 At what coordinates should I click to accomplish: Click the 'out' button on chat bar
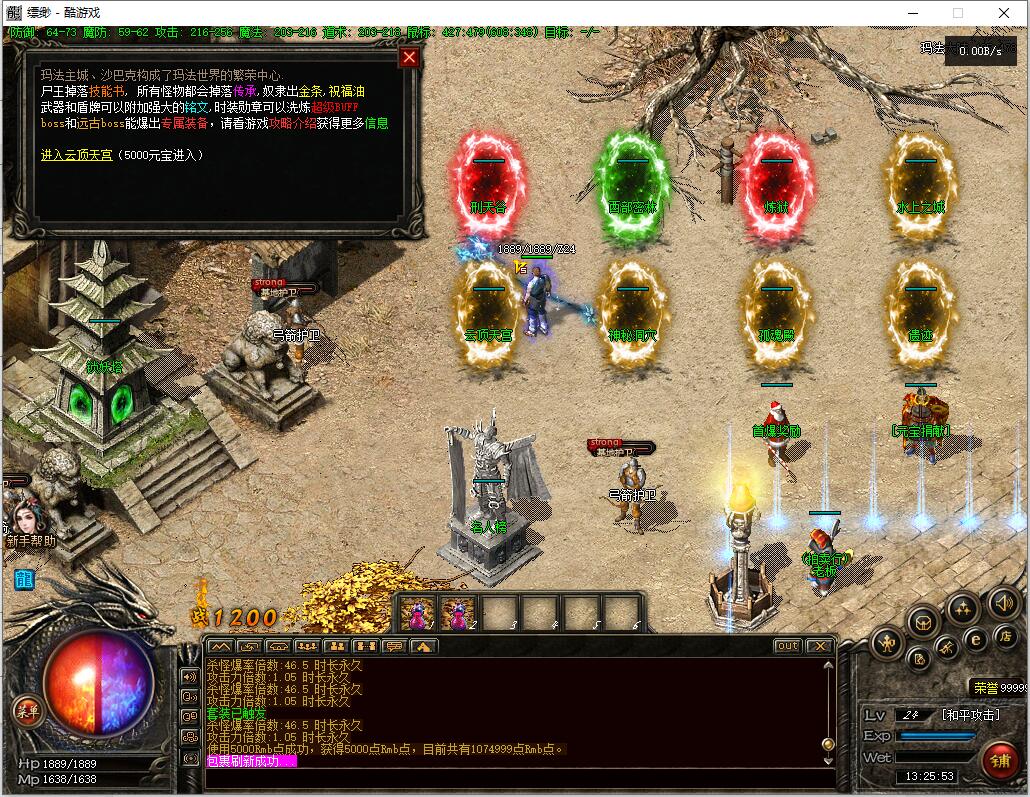[788, 646]
